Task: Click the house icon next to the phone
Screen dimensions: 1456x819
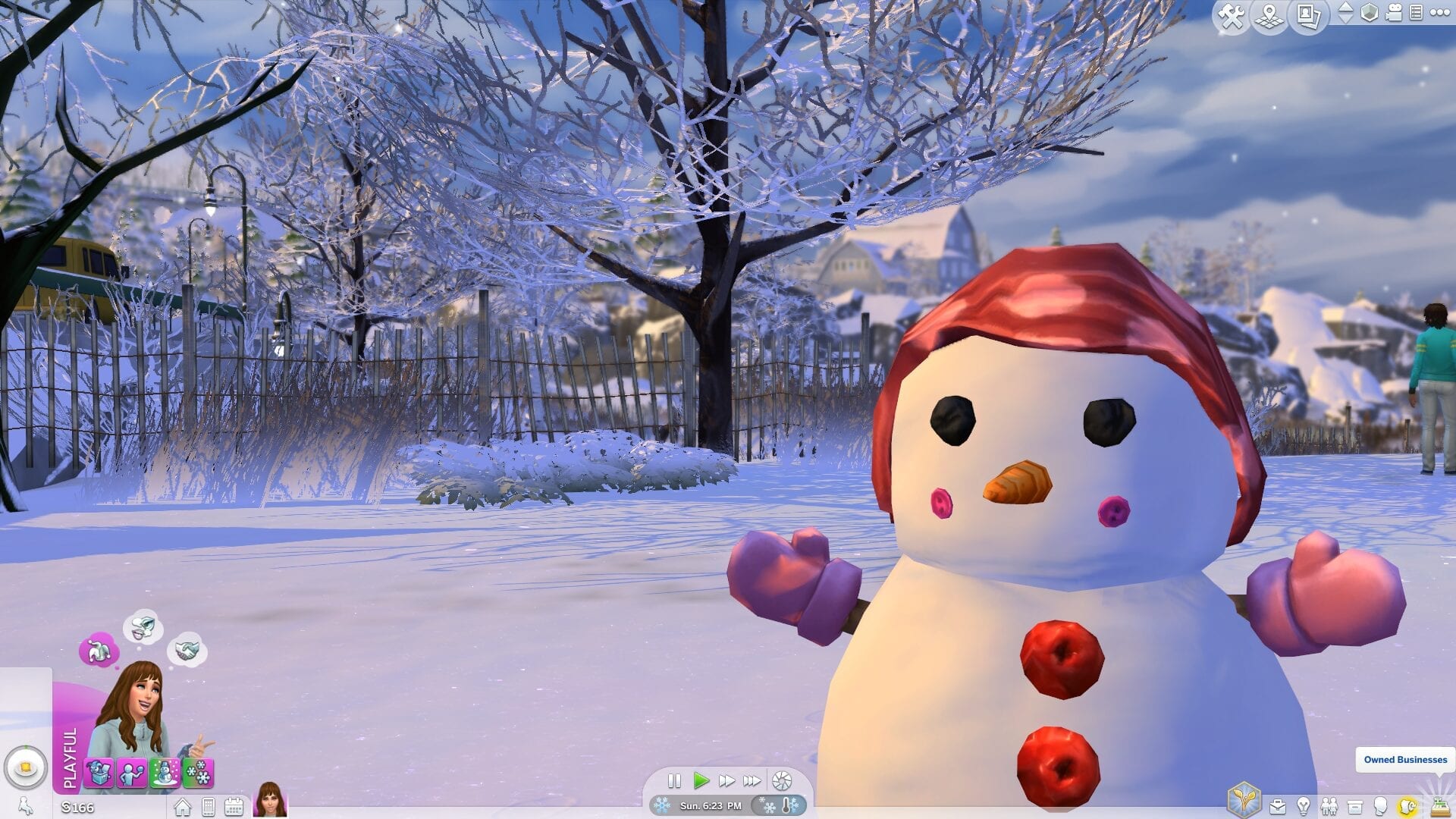Action: (183, 807)
